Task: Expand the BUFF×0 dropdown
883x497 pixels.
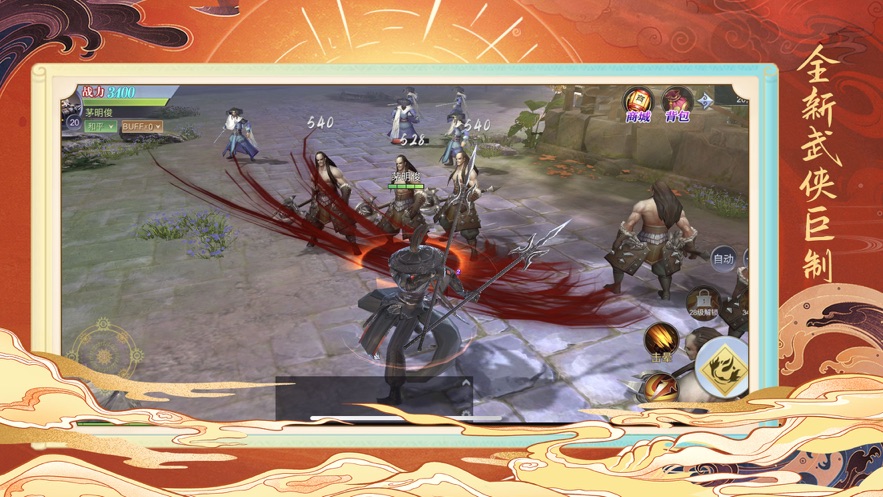Action: point(142,127)
